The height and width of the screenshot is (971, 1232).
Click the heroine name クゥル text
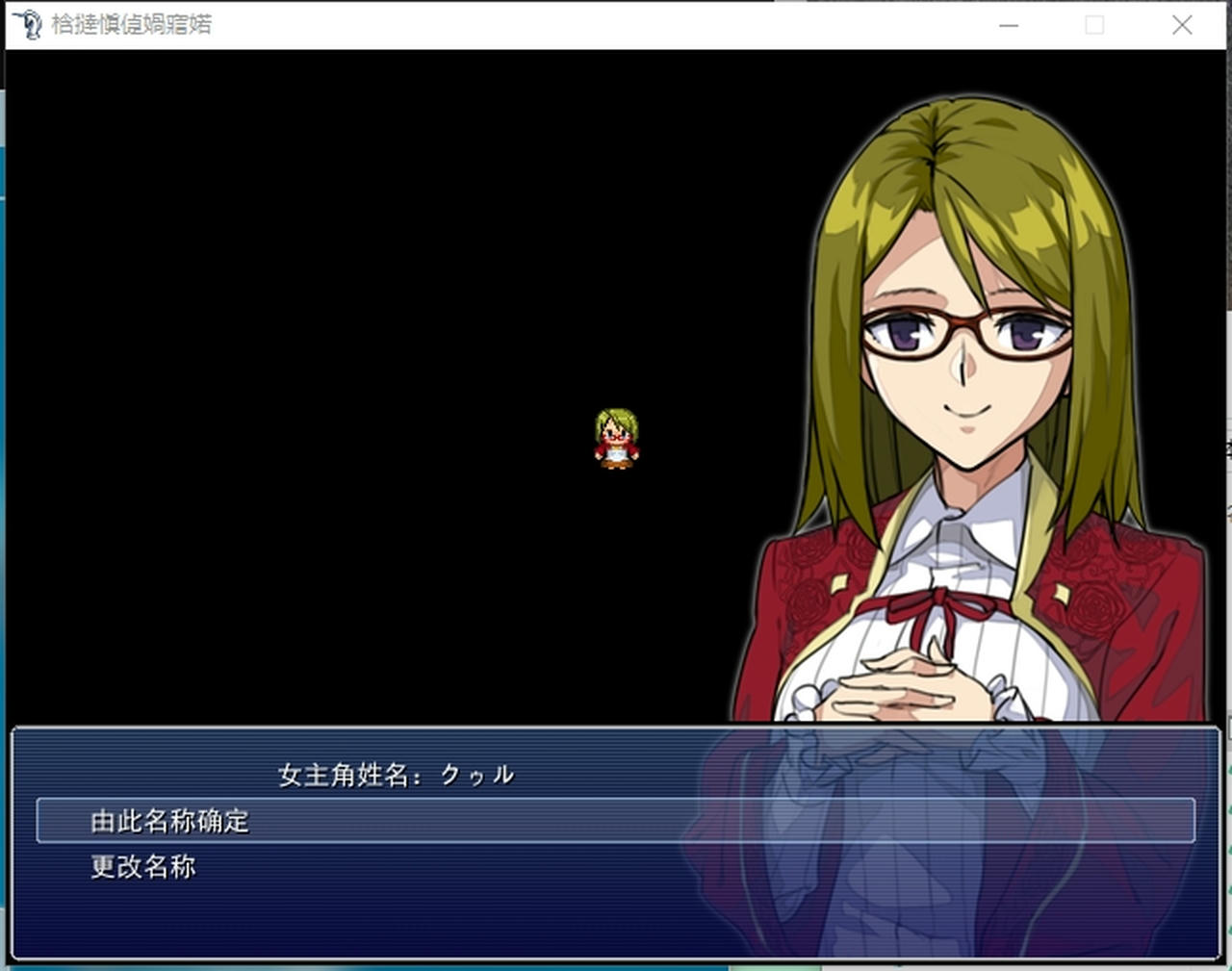[x=478, y=773]
